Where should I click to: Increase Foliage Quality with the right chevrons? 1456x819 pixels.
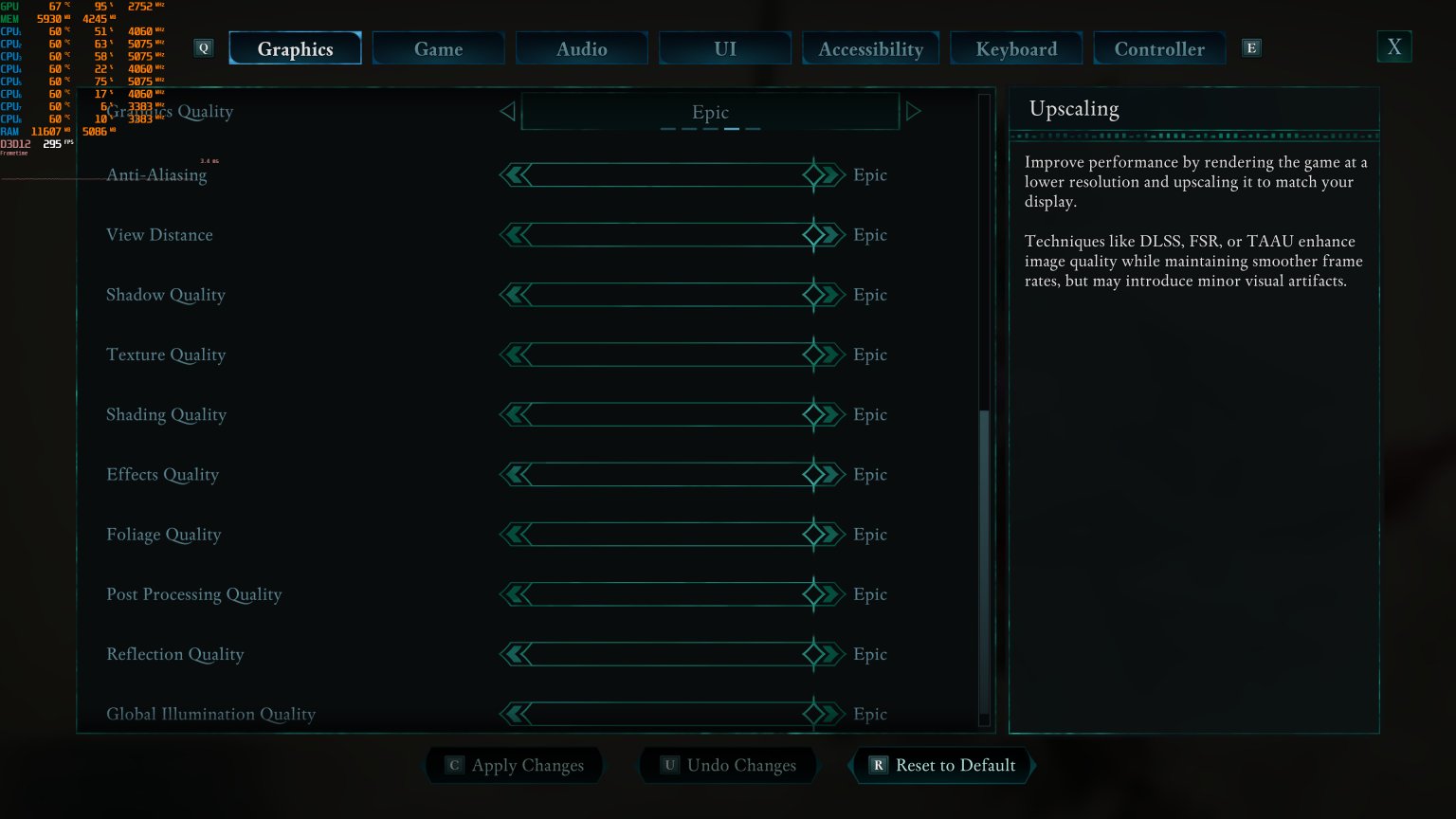827,534
